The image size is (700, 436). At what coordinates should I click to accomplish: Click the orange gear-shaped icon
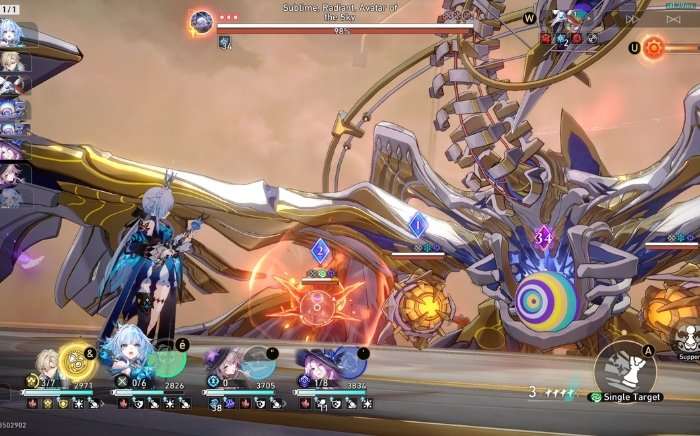[654, 47]
